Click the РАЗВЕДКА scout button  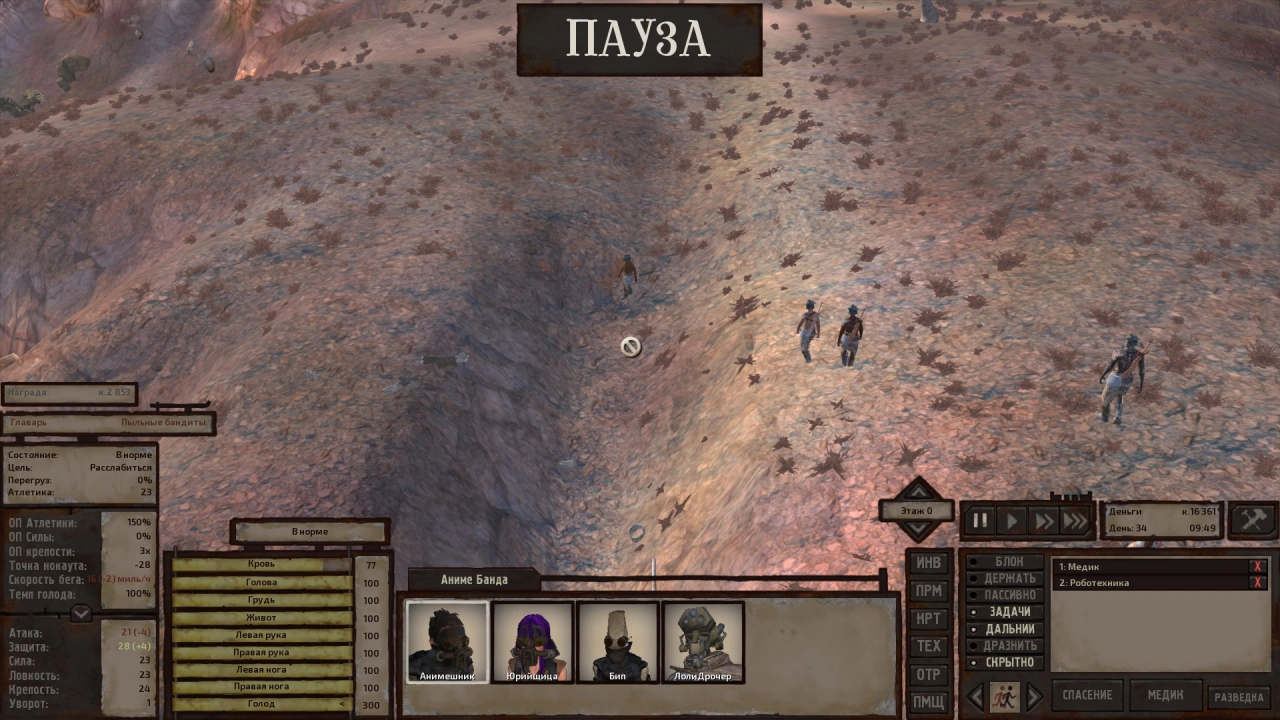[1240, 697]
